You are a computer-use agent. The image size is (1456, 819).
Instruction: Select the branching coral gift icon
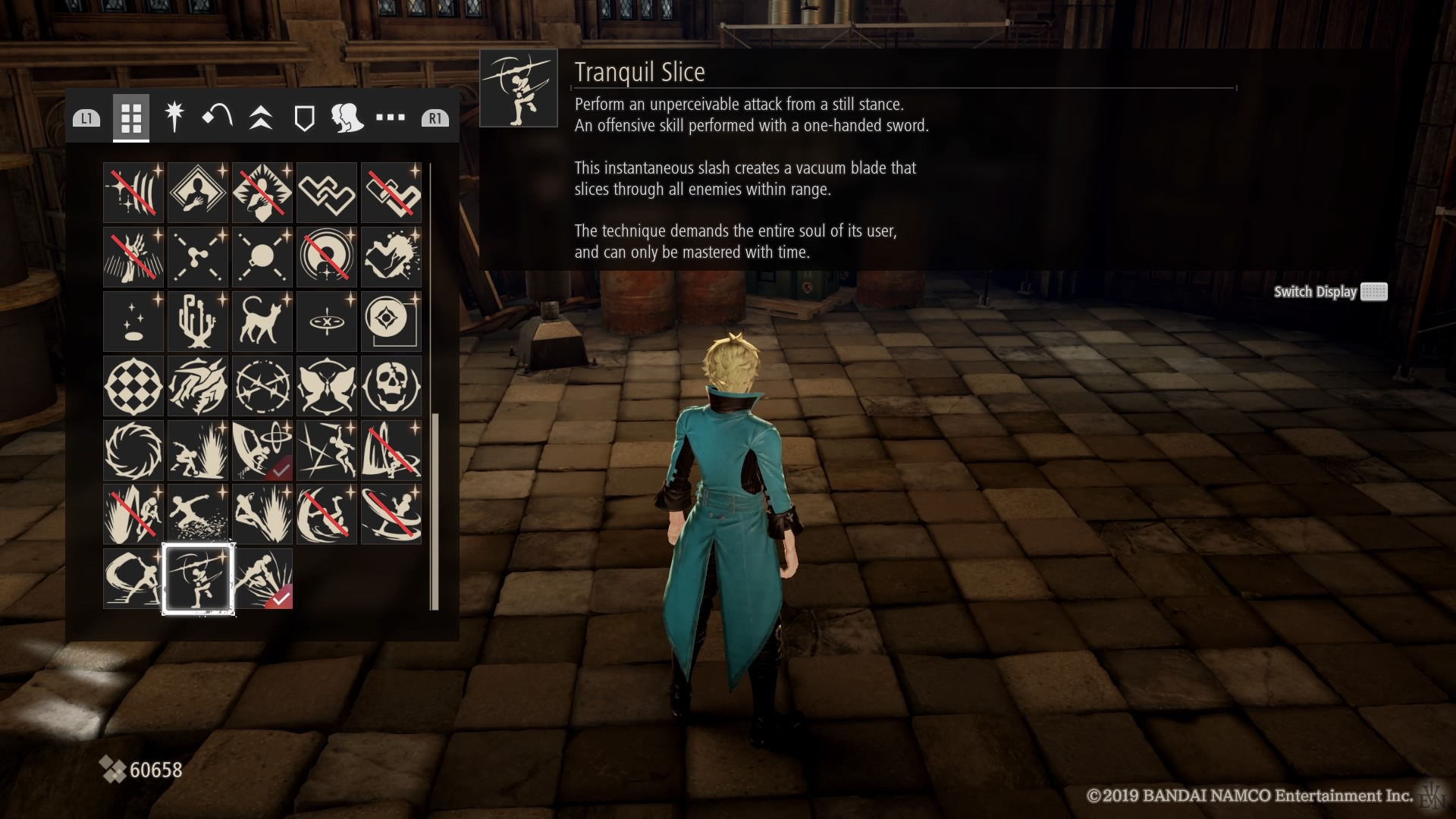198,321
